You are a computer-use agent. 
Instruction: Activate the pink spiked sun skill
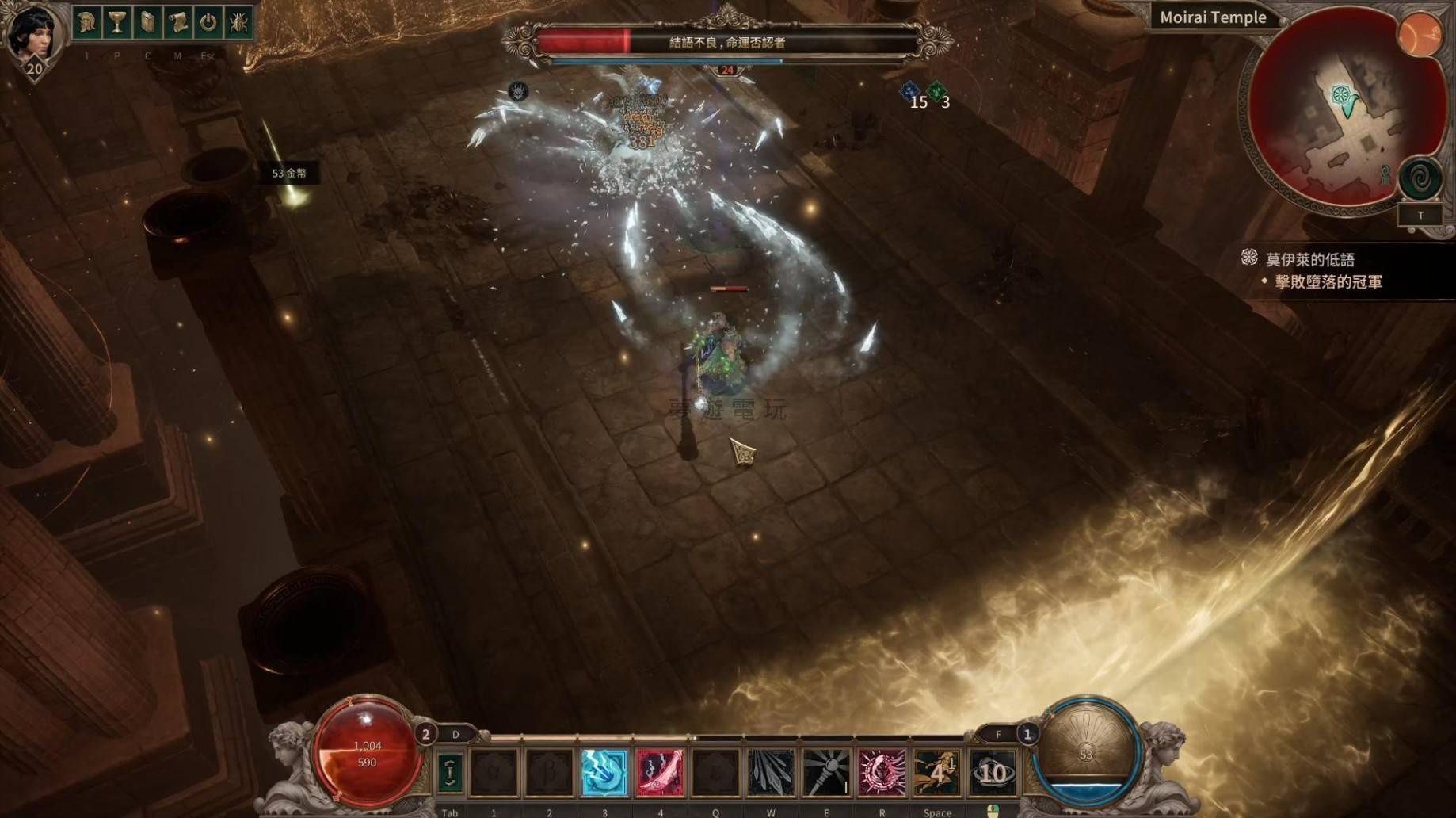[x=882, y=772]
